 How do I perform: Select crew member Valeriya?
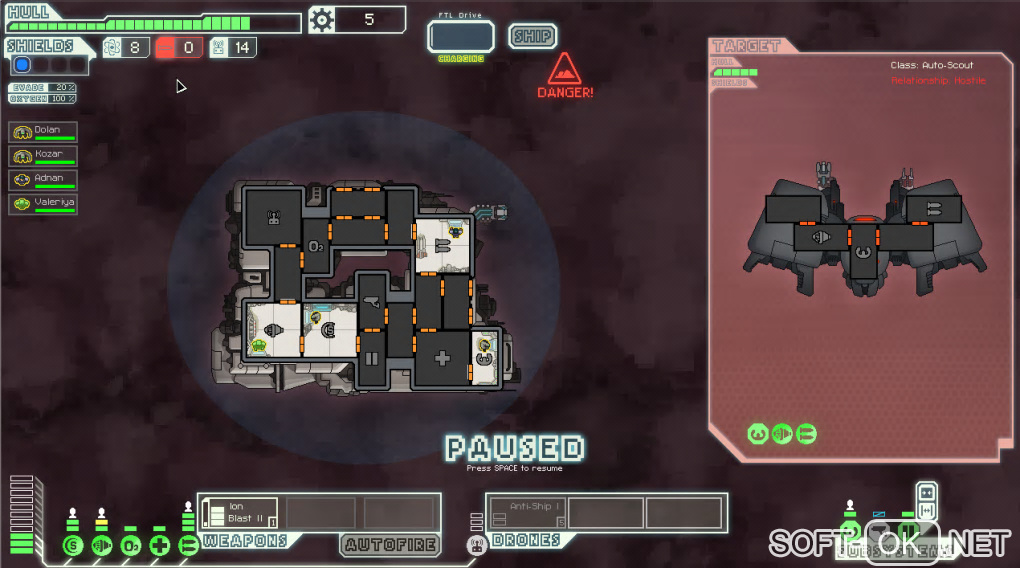43,205
